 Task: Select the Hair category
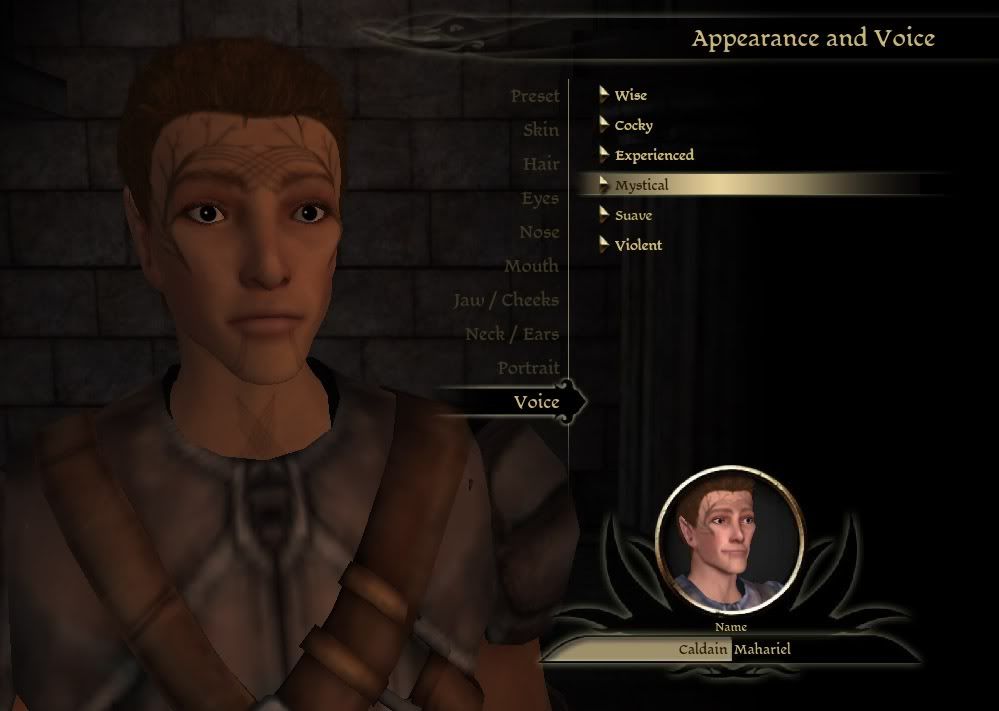[x=541, y=165]
